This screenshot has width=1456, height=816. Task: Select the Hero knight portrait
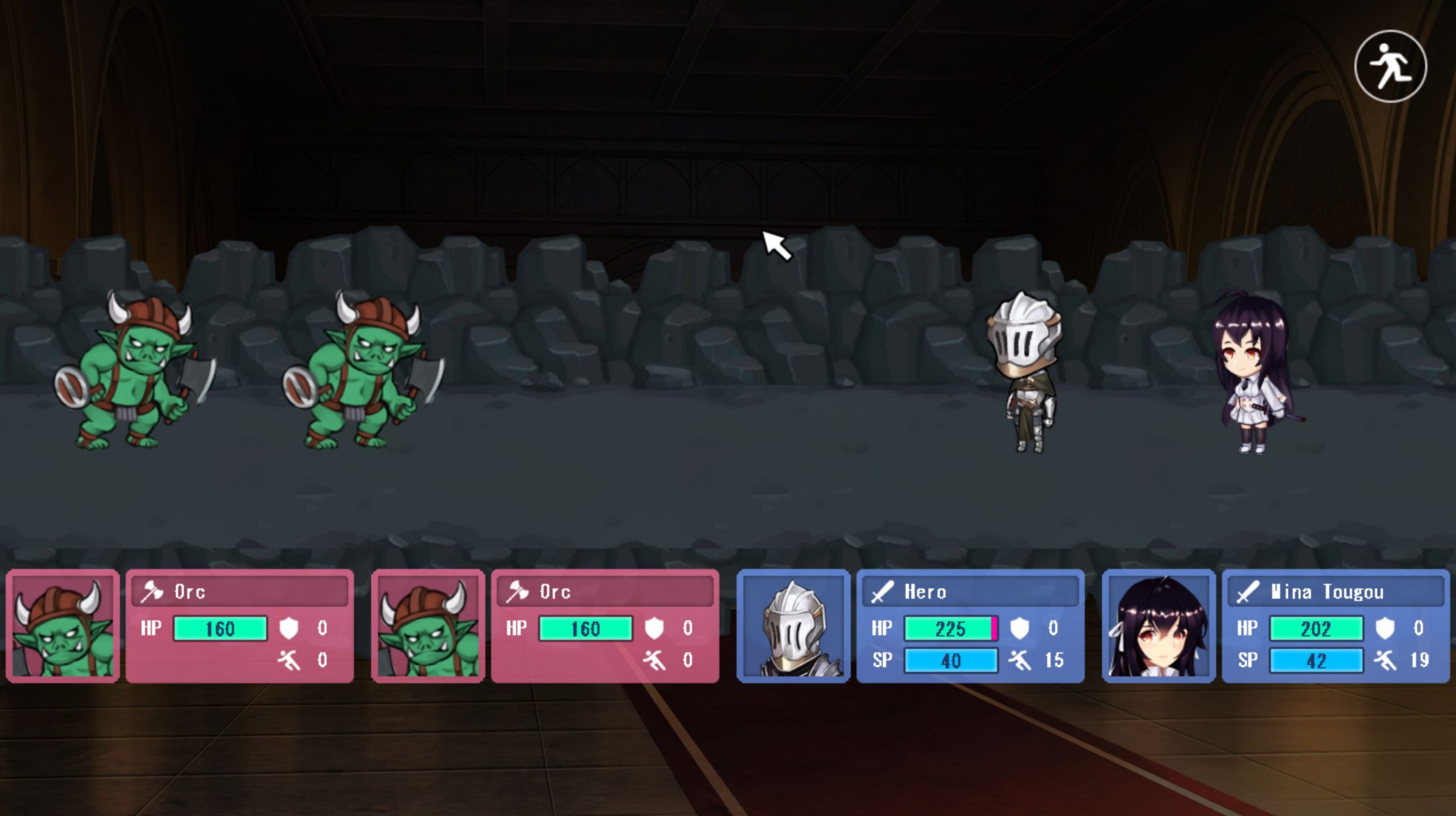pos(793,625)
